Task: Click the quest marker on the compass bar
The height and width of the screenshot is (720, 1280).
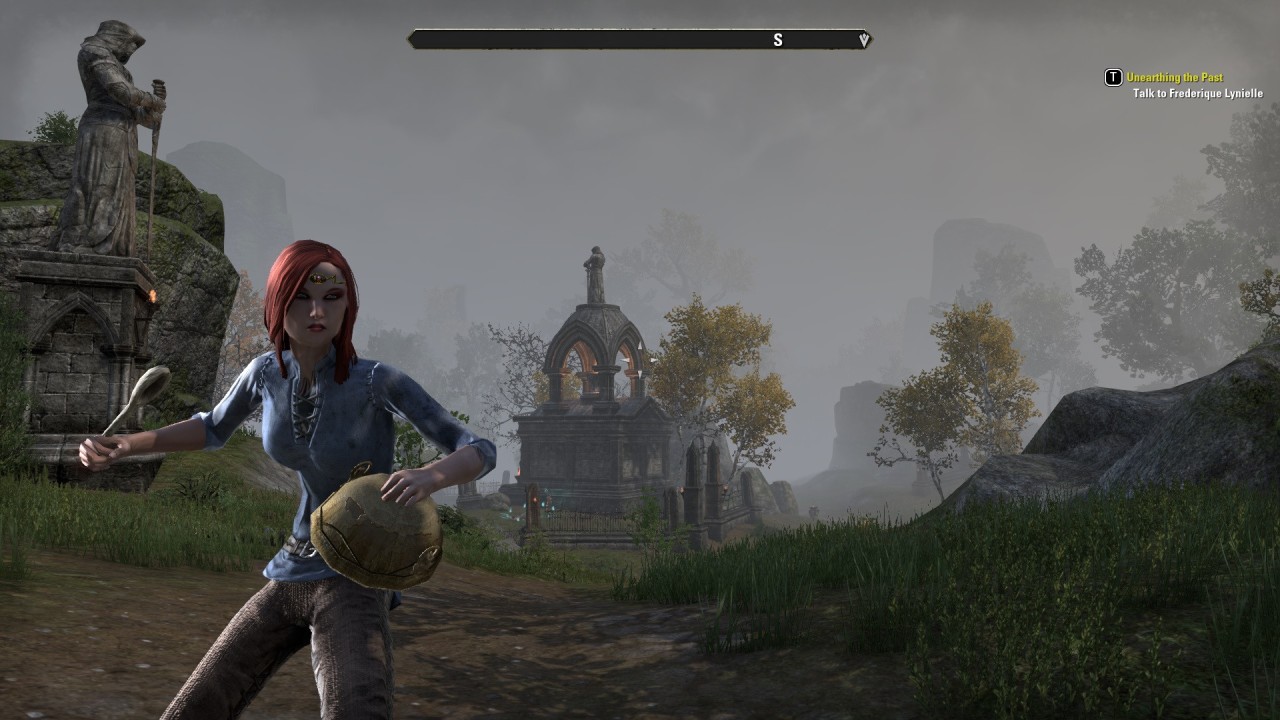Action: pyautogui.click(x=864, y=40)
